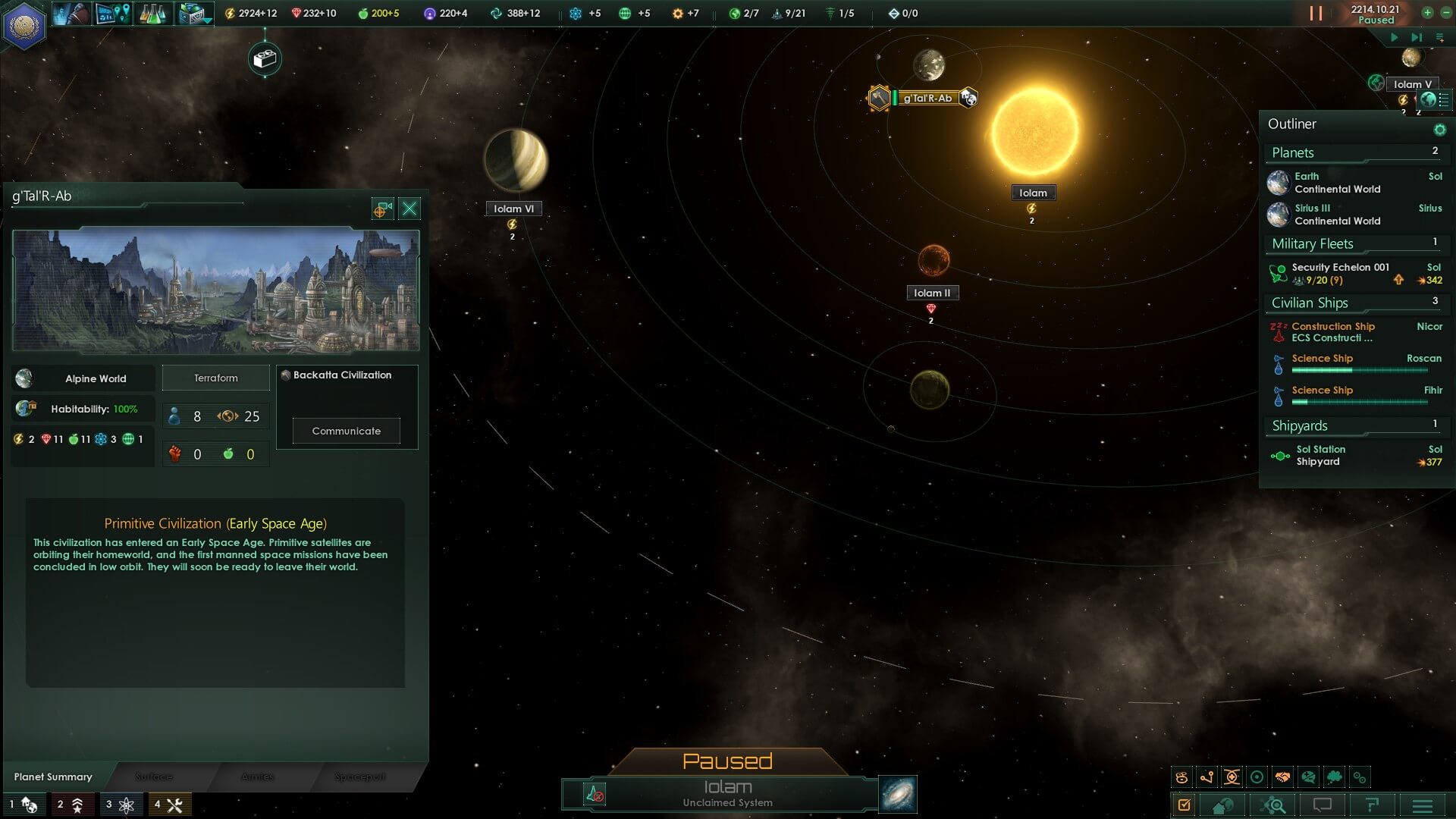Switch to the Planet Summary tab
The image size is (1456, 819).
(53, 777)
